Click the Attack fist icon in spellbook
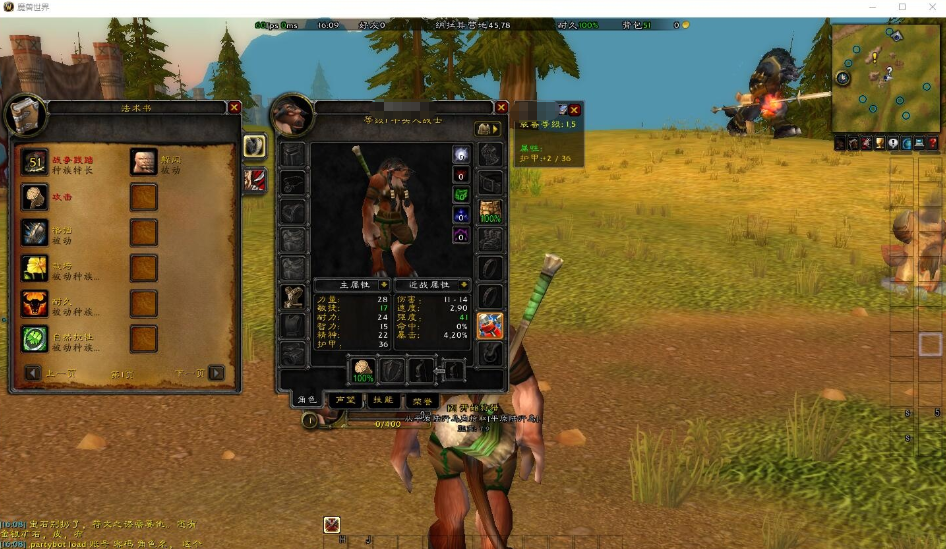 coord(35,197)
